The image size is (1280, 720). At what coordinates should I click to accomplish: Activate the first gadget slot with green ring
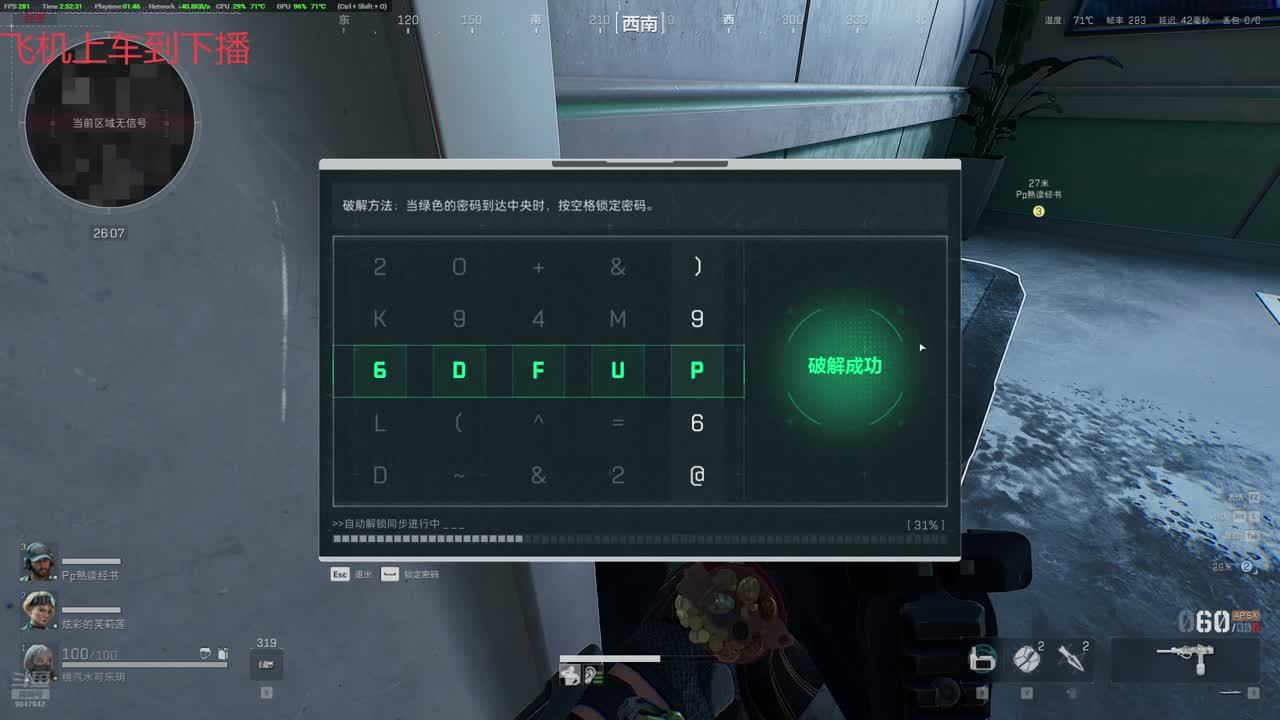982,658
